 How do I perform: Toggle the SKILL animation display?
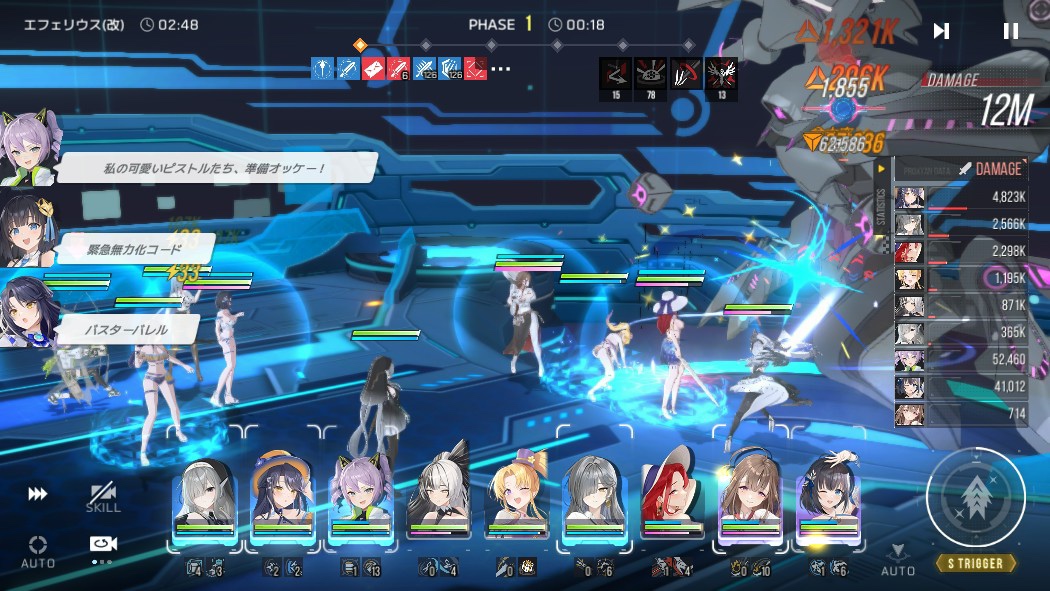(102, 497)
